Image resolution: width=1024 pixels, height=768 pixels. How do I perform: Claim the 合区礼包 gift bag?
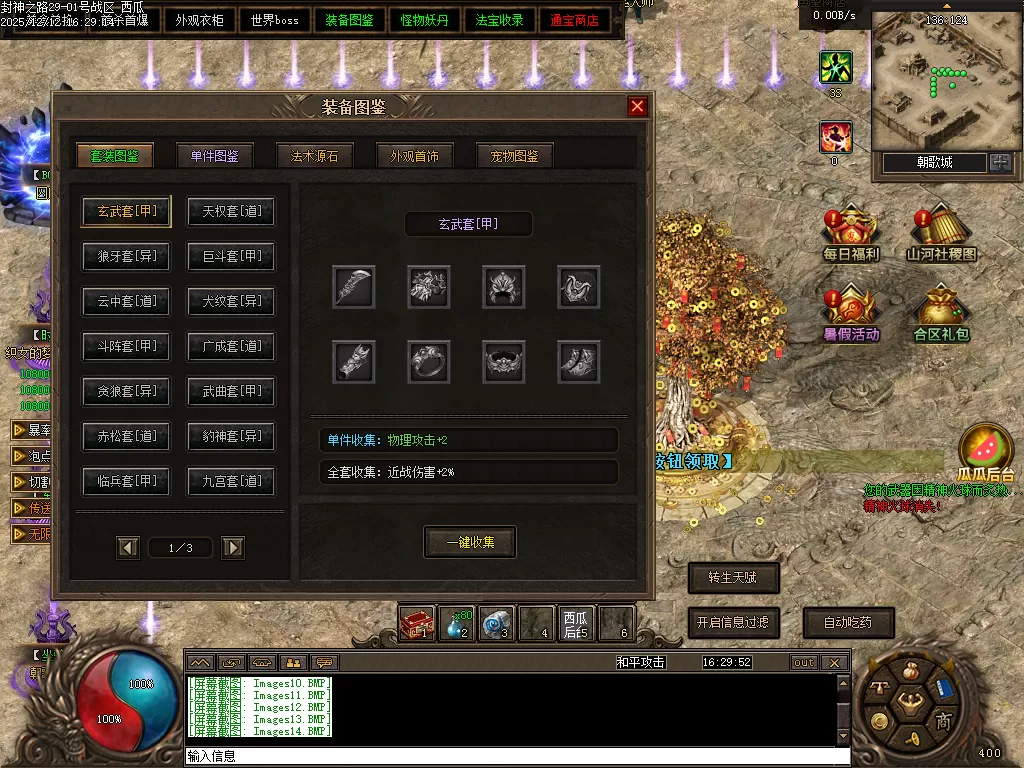941,315
